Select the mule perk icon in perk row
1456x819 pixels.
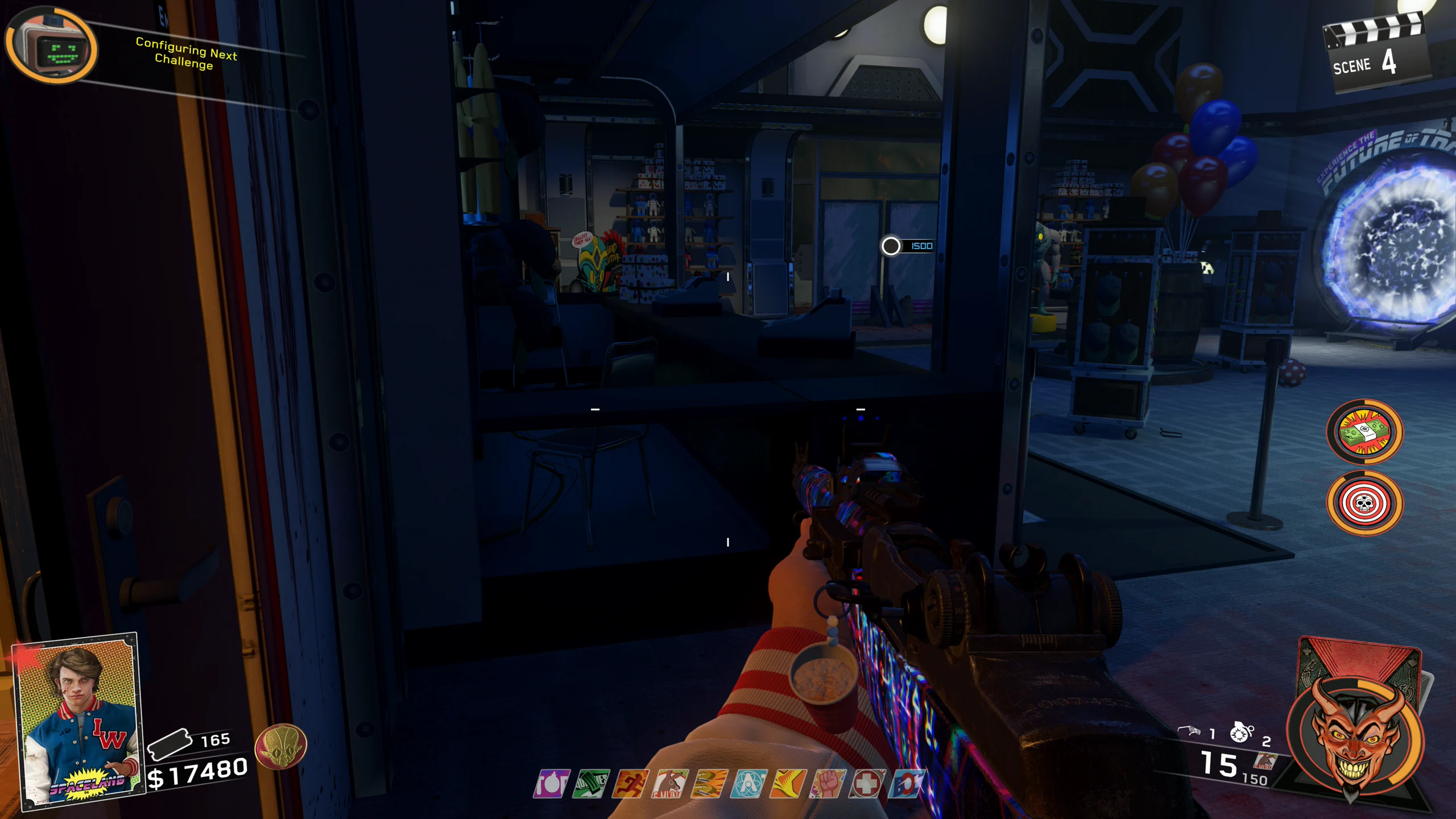coord(670,784)
